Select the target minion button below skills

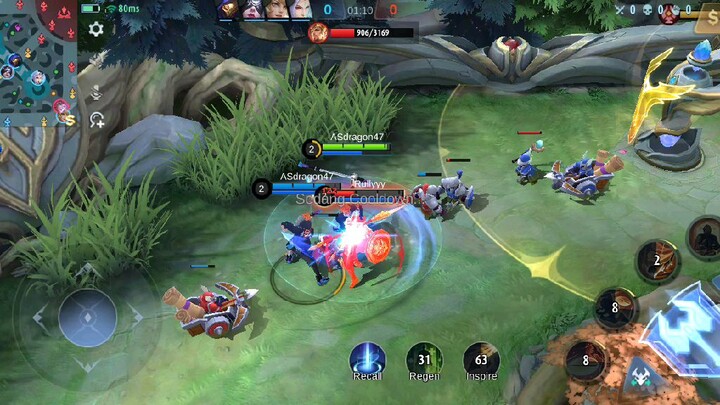638,379
